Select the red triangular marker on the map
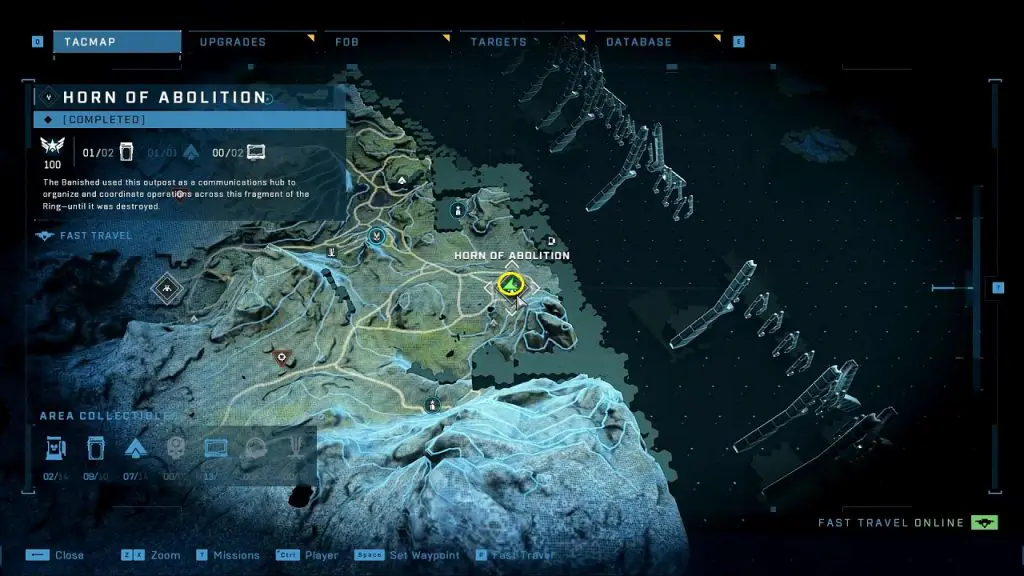This screenshot has width=1024, height=576. pyautogui.click(x=282, y=356)
